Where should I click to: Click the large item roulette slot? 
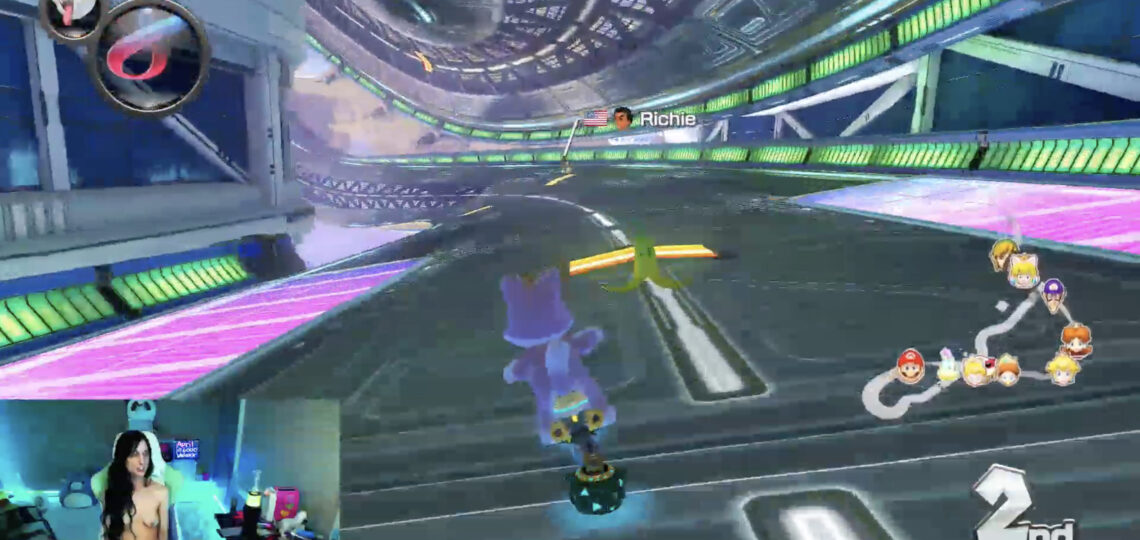(x=150, y=55)
